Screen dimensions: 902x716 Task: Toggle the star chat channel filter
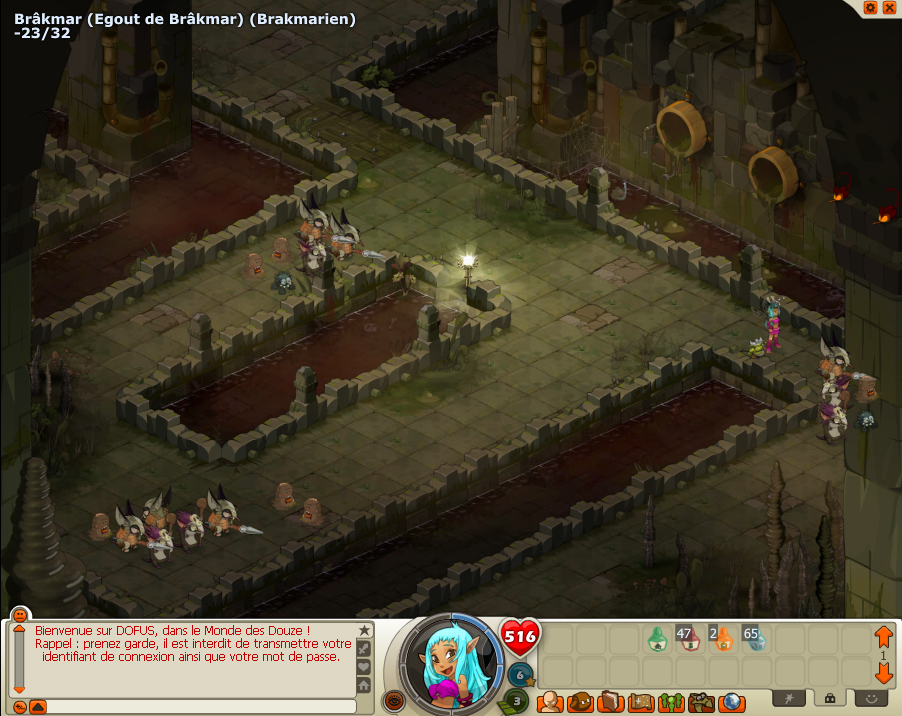pyautogui.click(x=364, y=631)
